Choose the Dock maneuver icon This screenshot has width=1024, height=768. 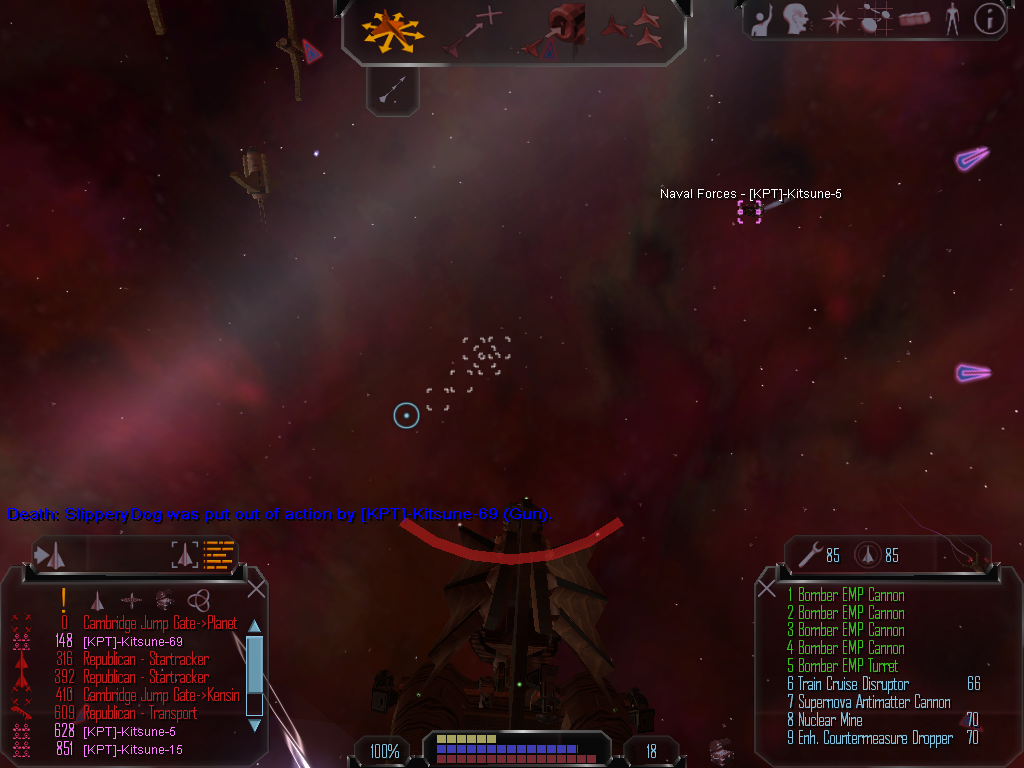coord(558,31)
